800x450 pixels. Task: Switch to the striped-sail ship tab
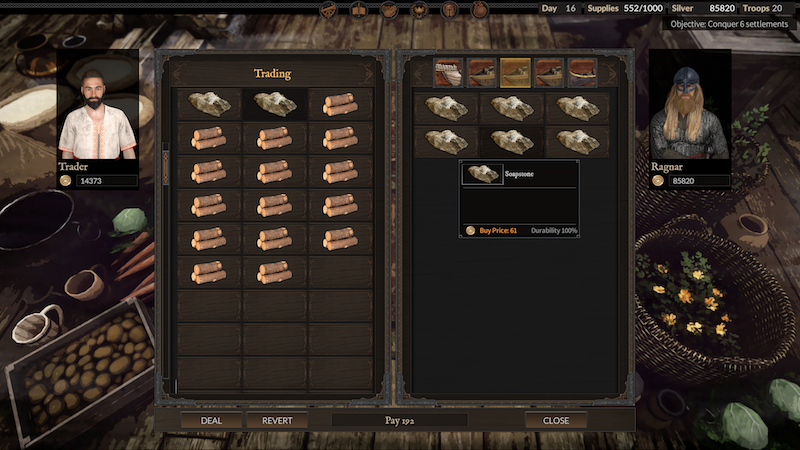[x=447, y=72]
